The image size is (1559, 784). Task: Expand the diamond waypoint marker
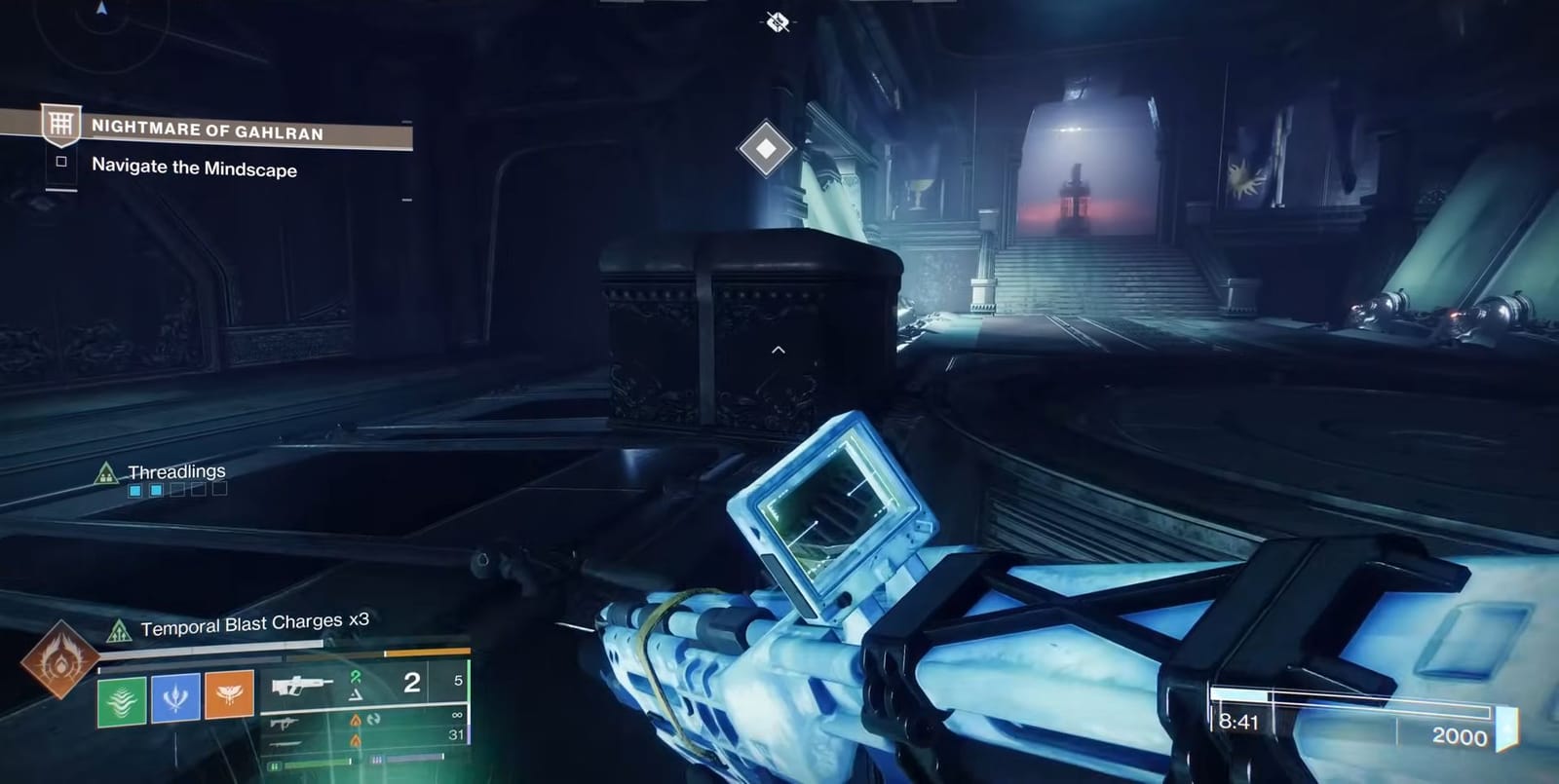click(x=765, y=148)
